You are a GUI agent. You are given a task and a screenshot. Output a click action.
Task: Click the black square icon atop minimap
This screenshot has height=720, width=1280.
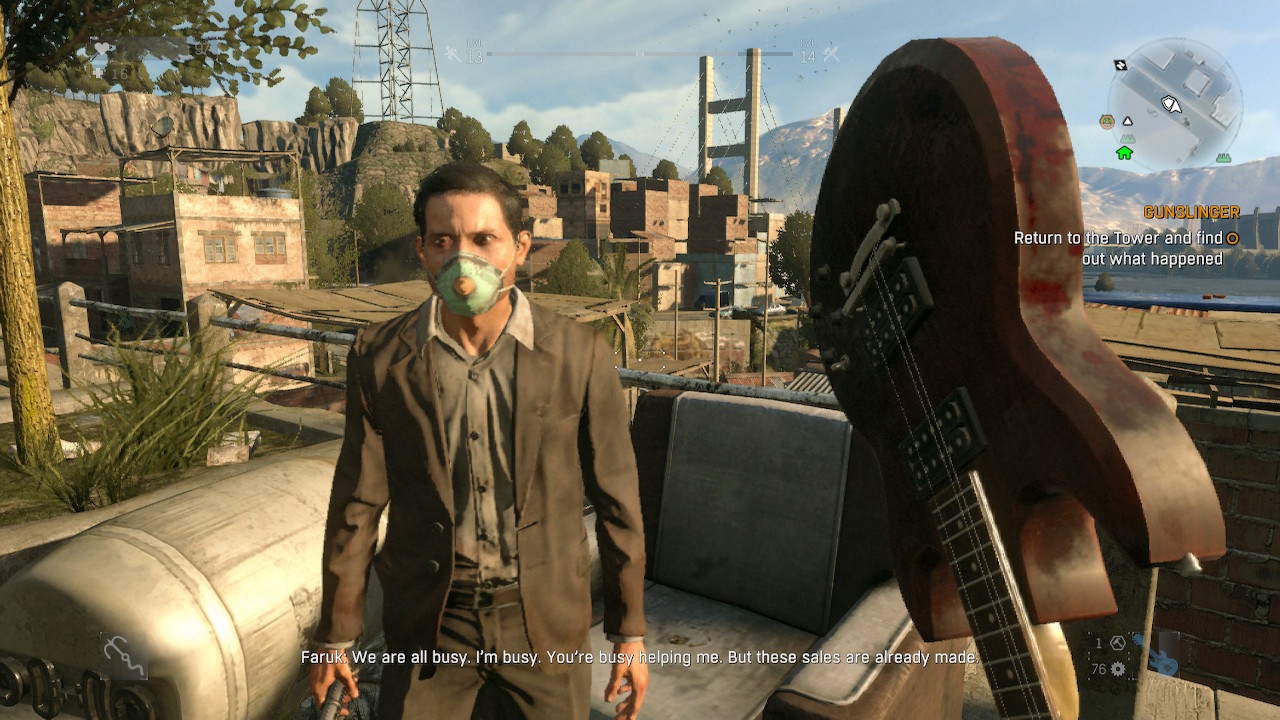click(x=1120, y=65)
